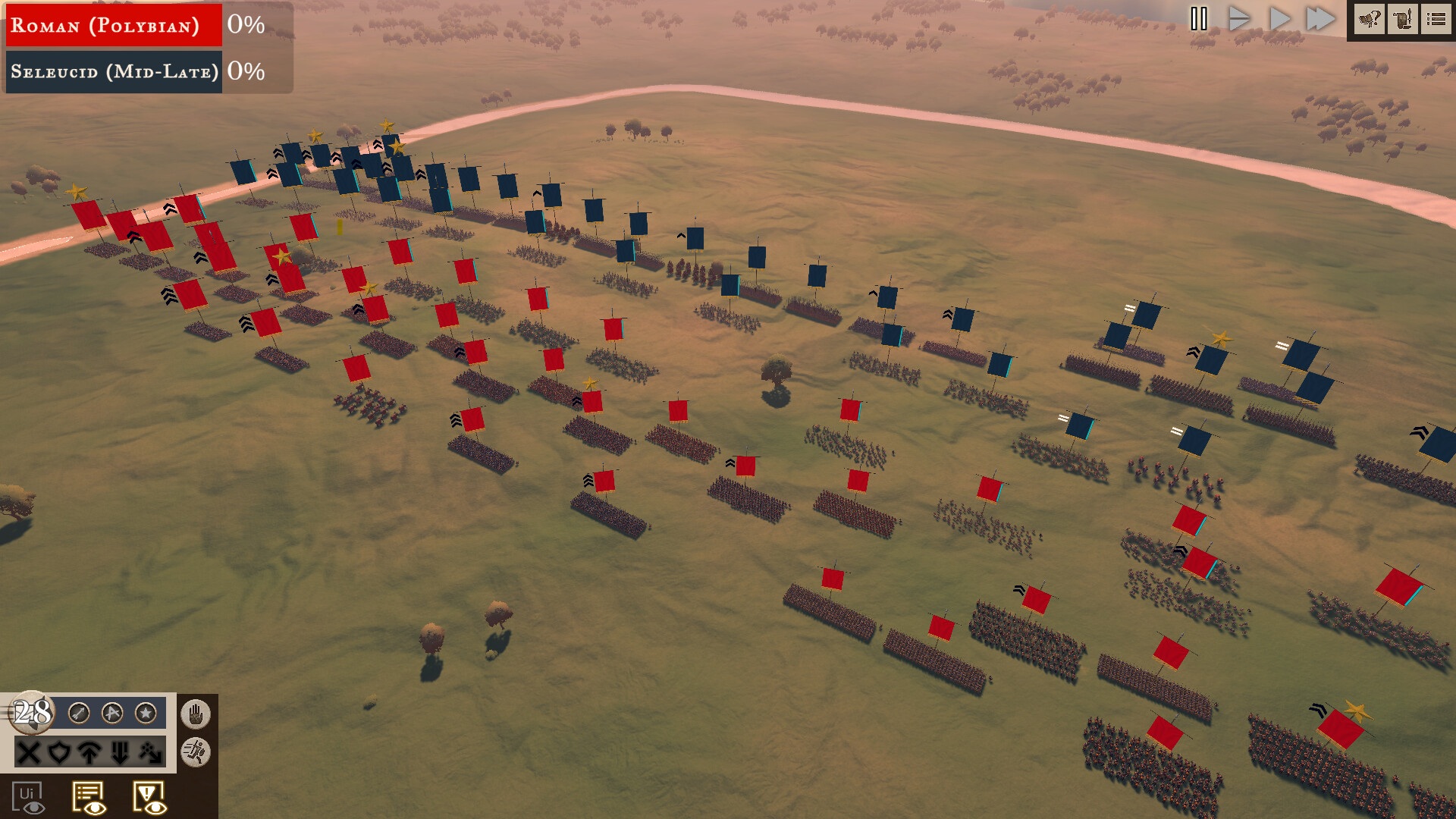1456x819 pixels.
Task: Issue the halt order with the hand icon
Action: pos(196,714)
